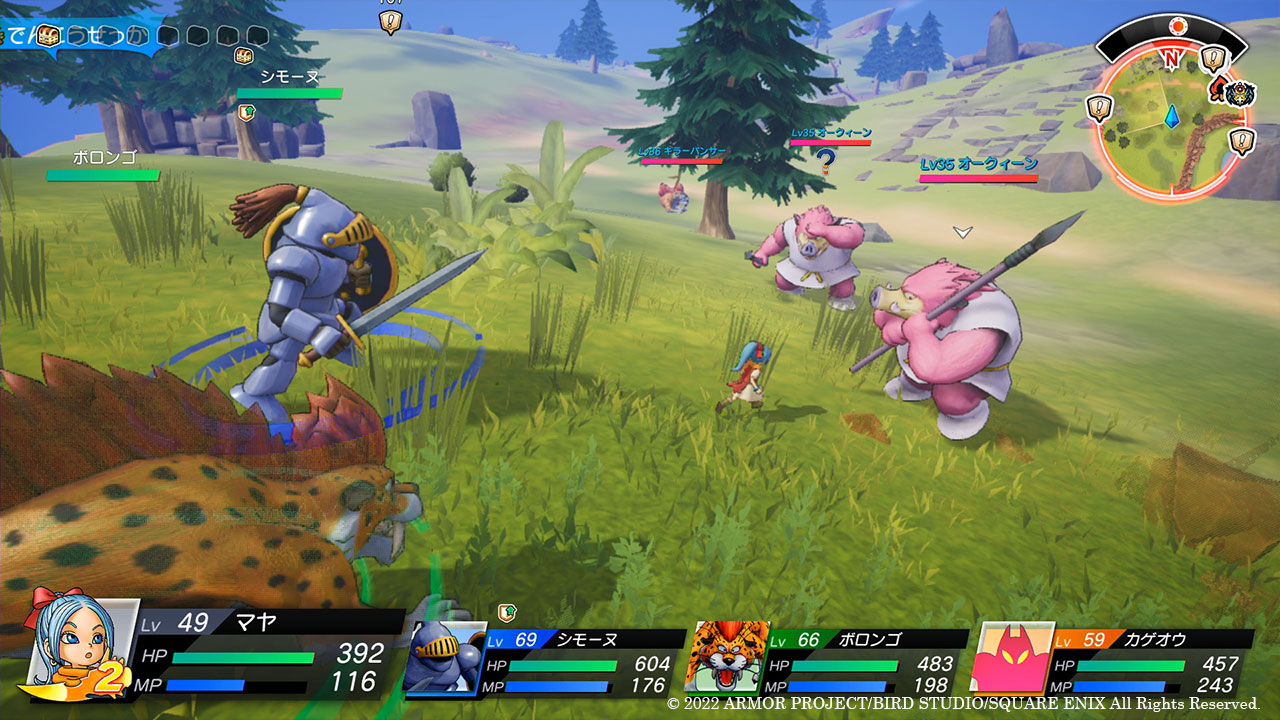Click the sun time-of-day indicator
The image size is (1280, 720).
[x=1176, y=24]
